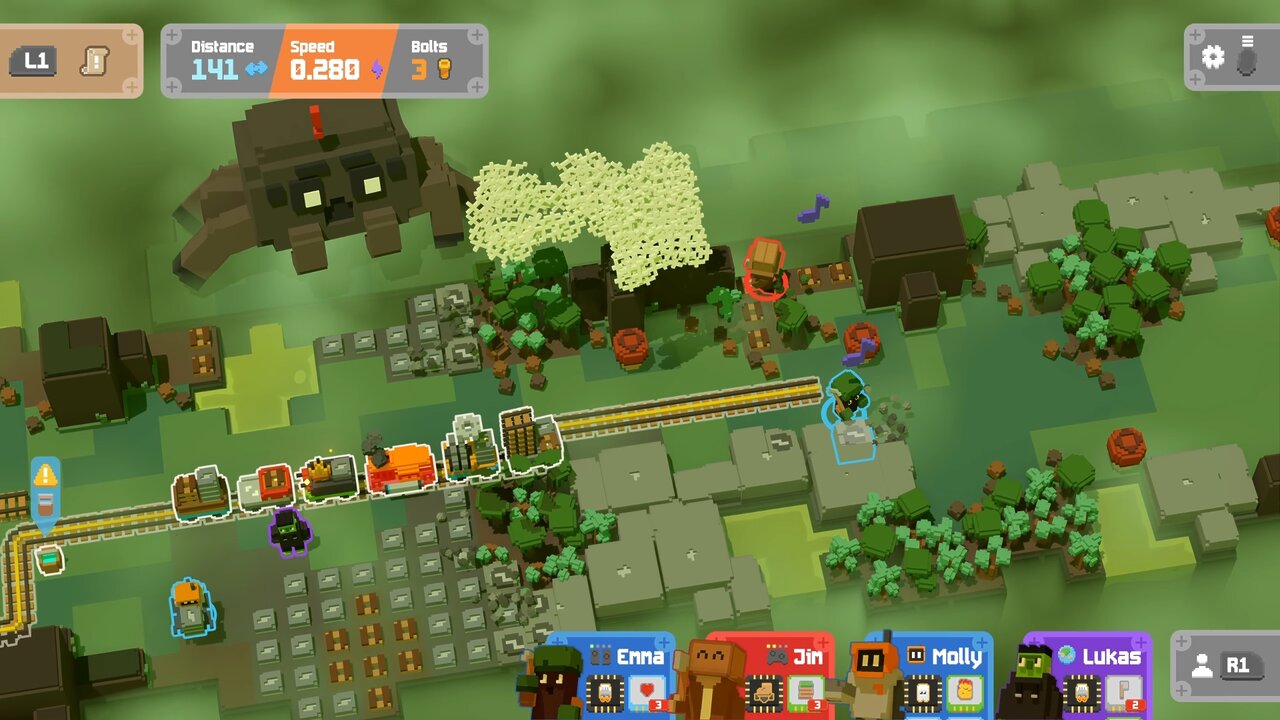Open the settings gear menu

1213,57
